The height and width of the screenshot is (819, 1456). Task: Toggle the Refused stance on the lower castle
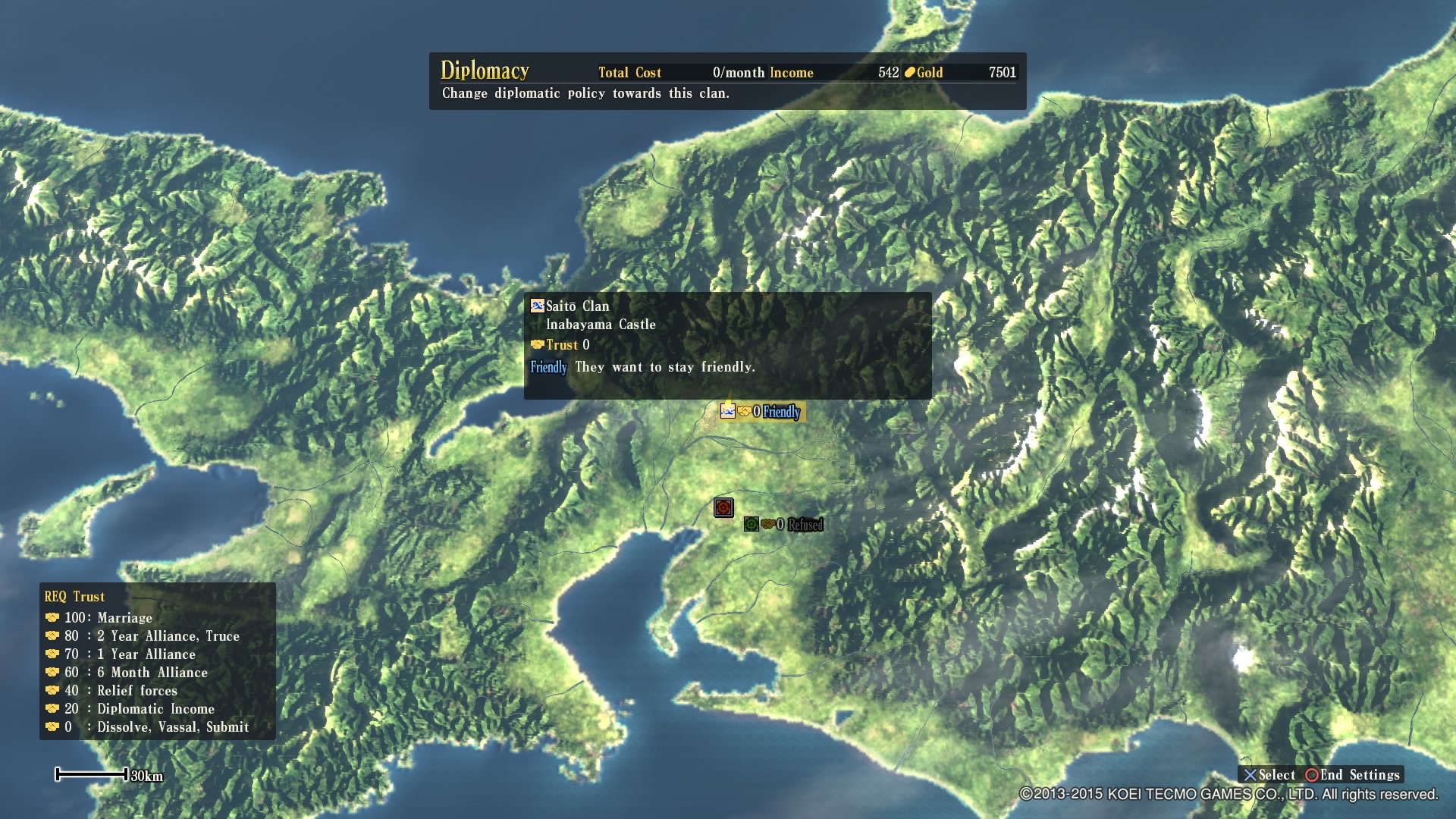coord(806,523)
